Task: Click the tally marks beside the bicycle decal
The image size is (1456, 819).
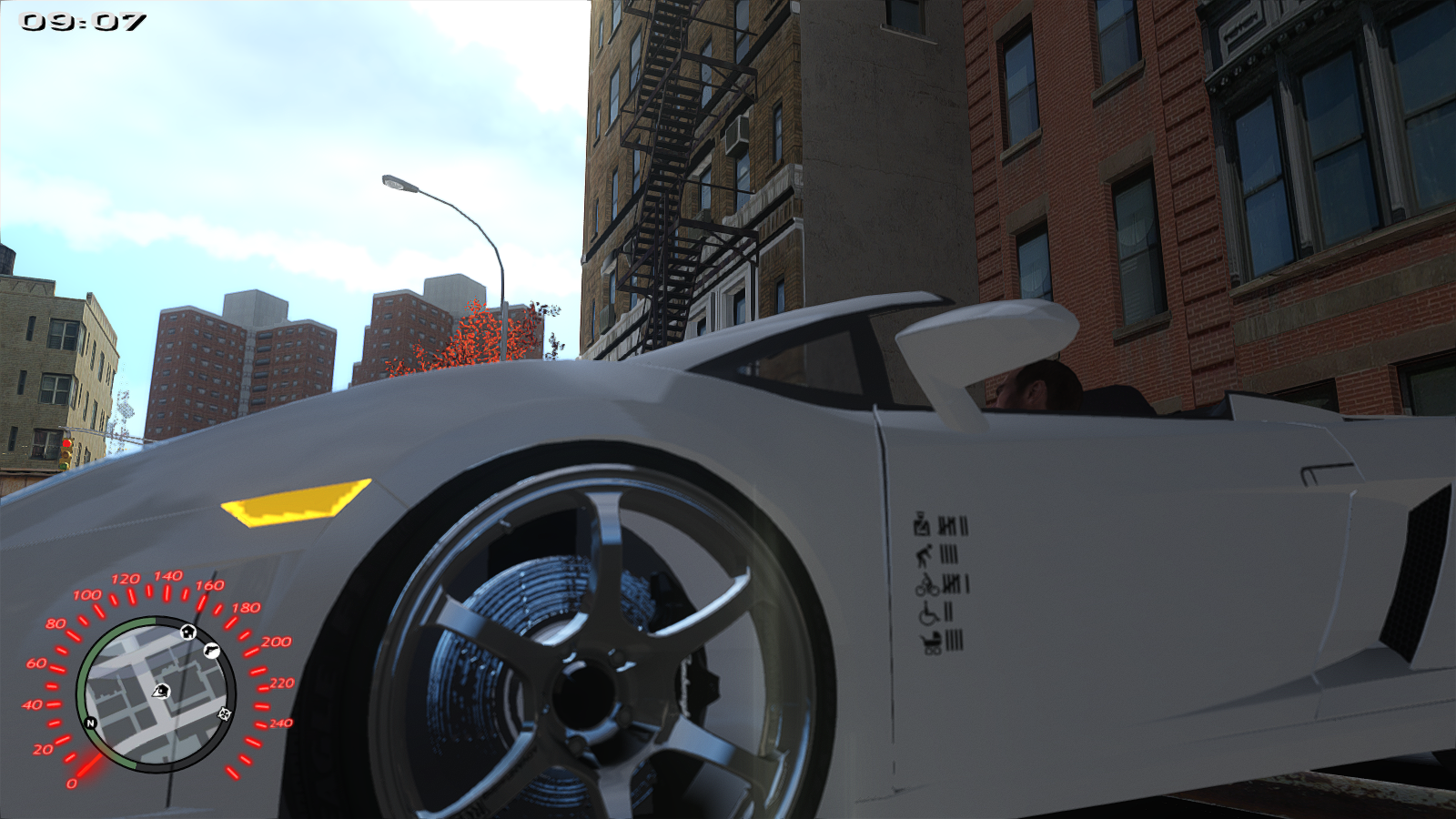Action: (955, 584)
